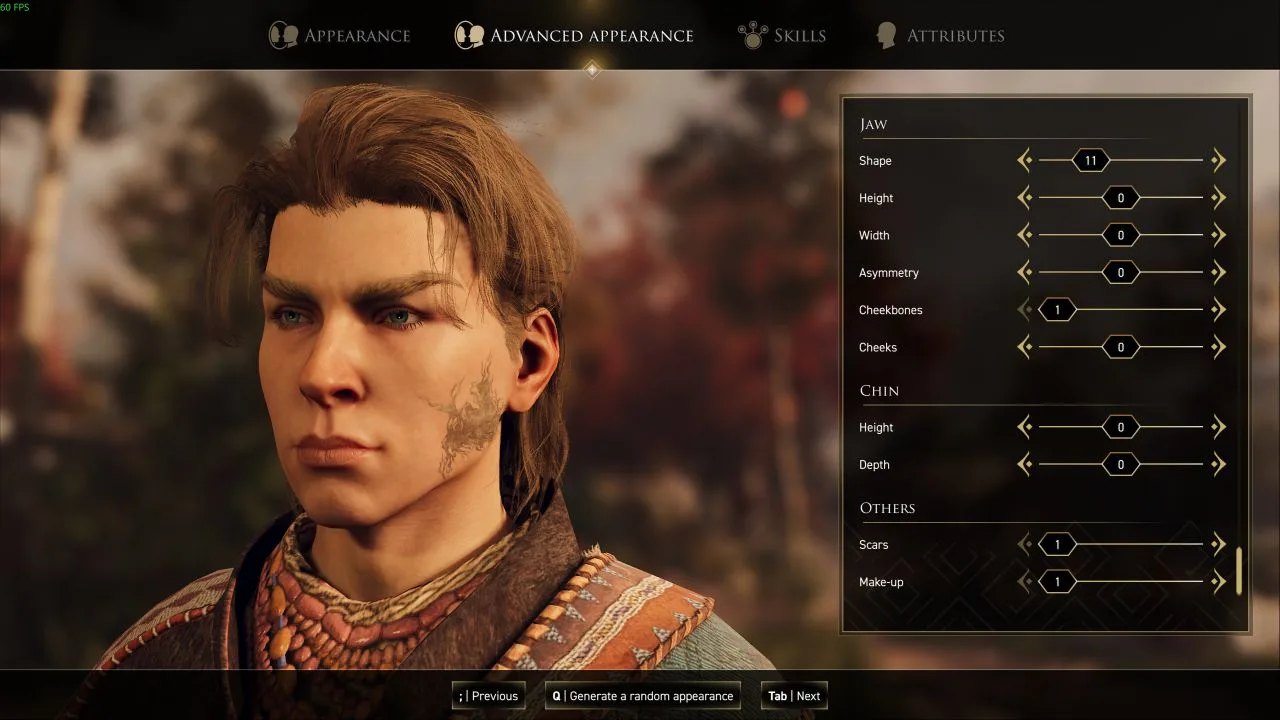The image size is (1280, 720).
Task: Increase Chin Depth with the right arrow
Action: pos(1218,465)
